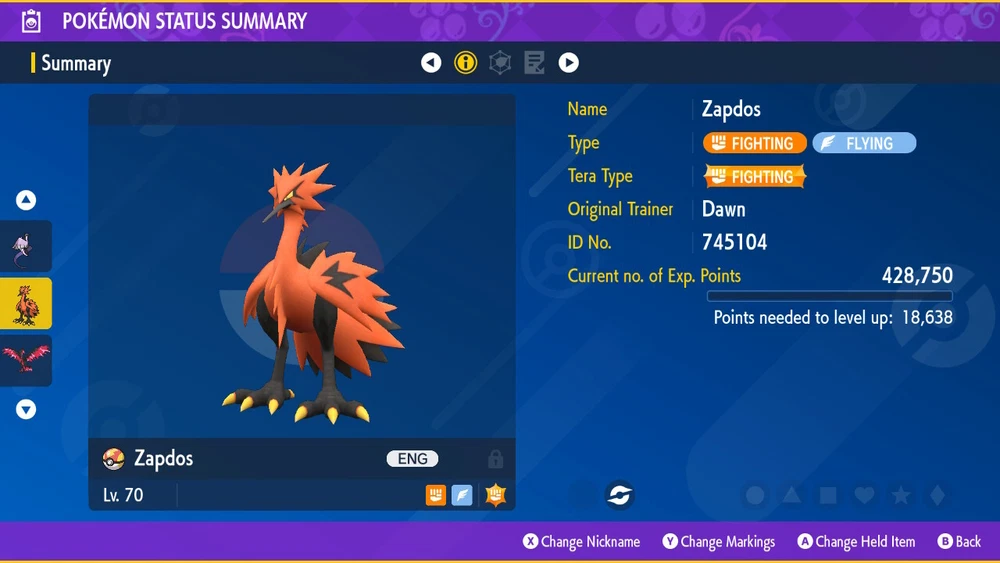The height and width of the screenshot is (563, 1000).
Task: Toggle the star marking
Action: coord(900,496)
